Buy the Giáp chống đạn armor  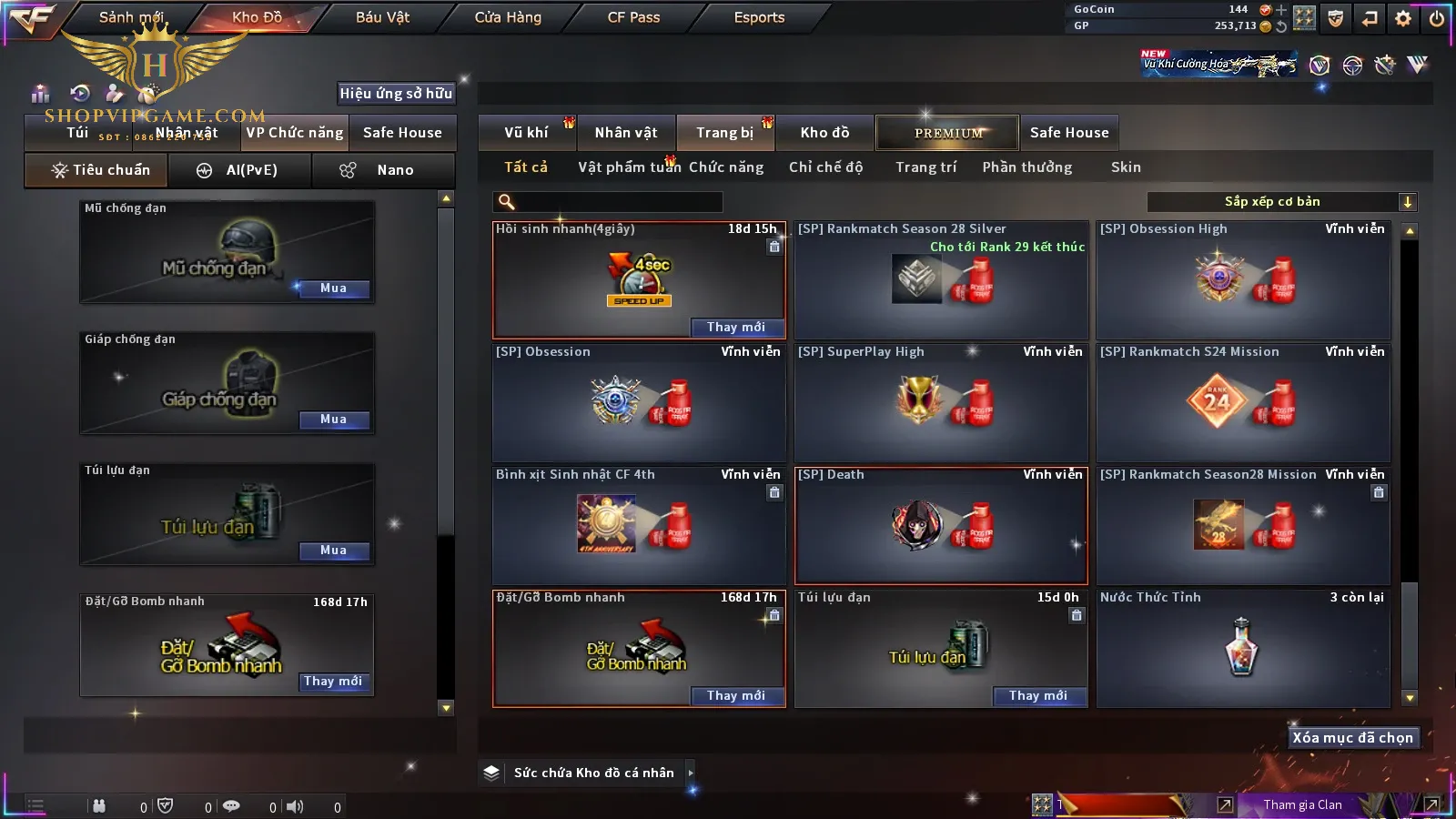point(333,420)
